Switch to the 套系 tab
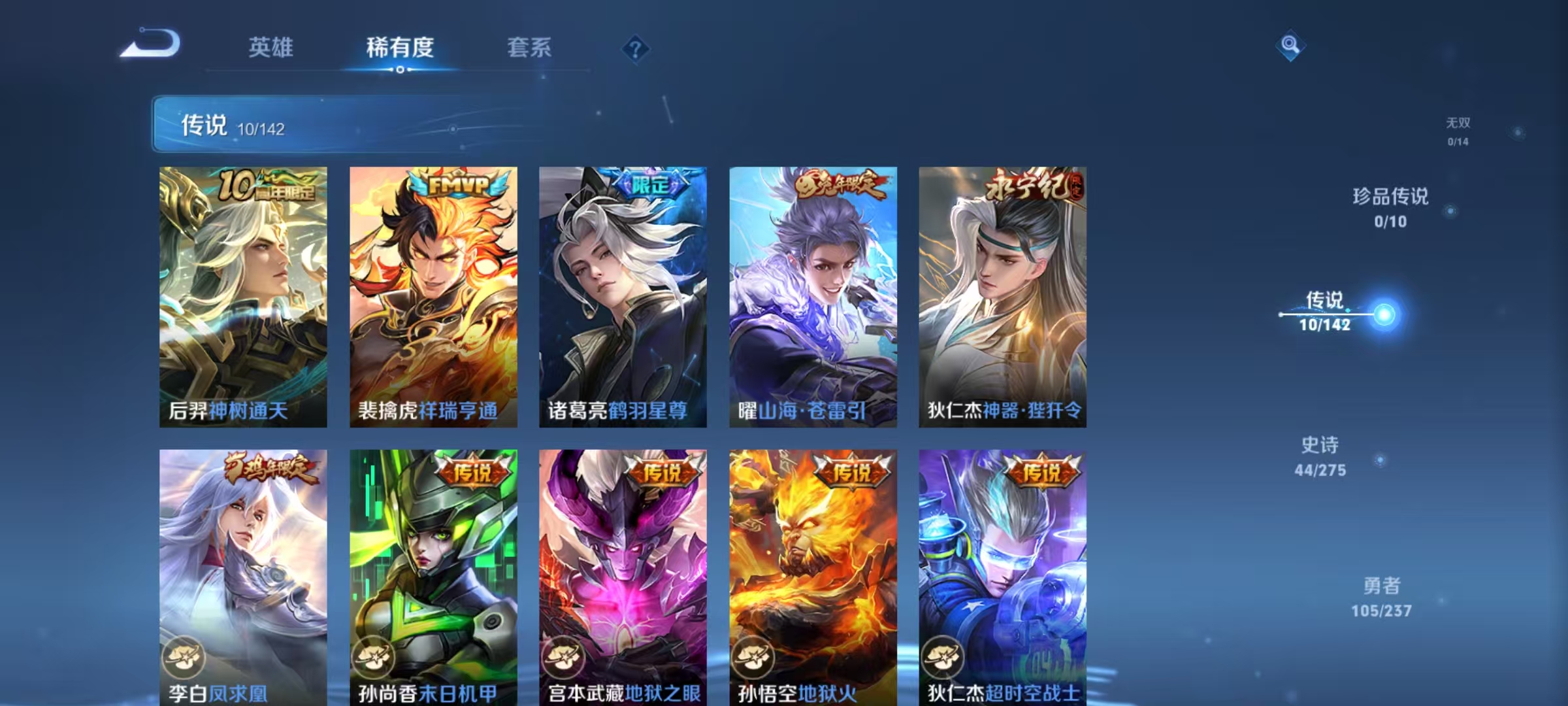Image resolution: width=1568 pixels, height=706 pixels. click(x=529, y=48)
